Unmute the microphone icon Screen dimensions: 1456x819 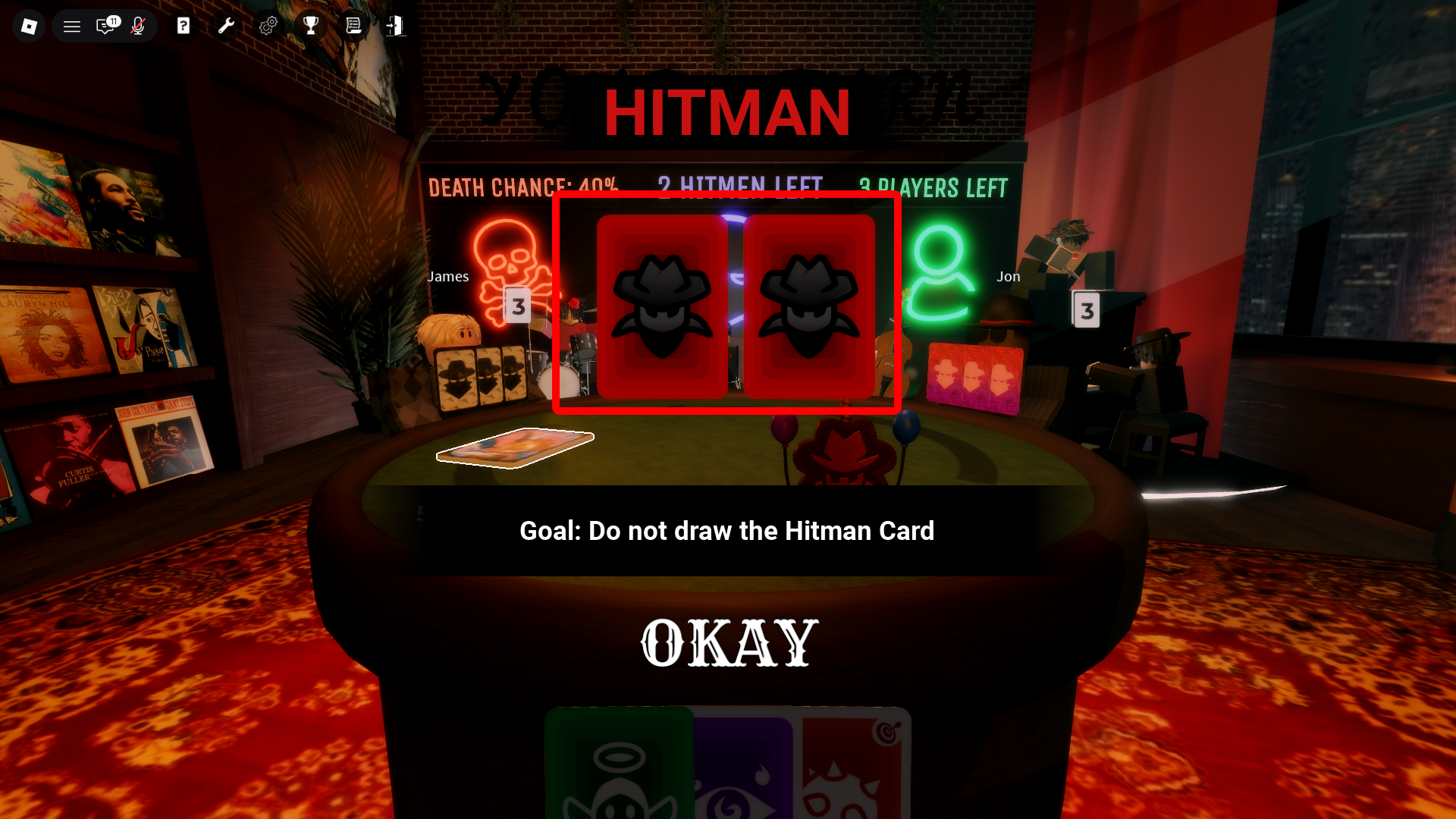[x=138, y=25]
